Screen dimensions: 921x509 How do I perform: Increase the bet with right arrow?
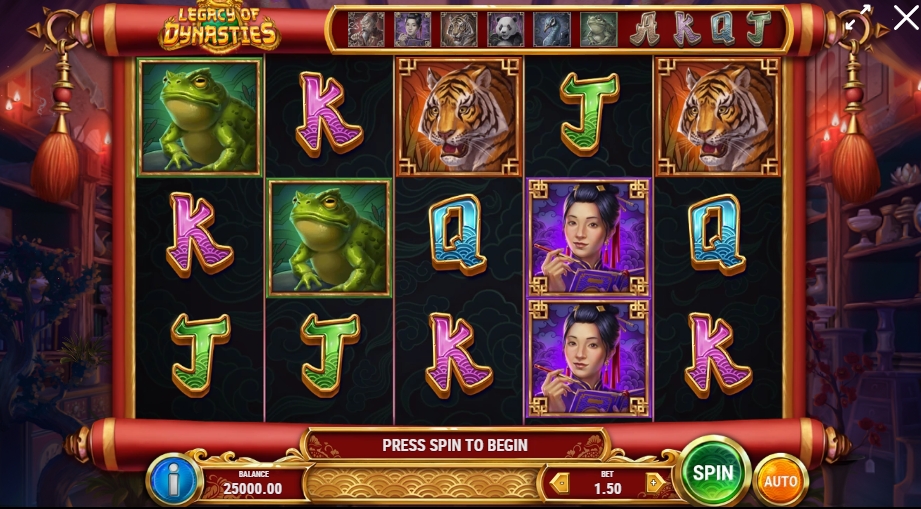tap(655, 482)
